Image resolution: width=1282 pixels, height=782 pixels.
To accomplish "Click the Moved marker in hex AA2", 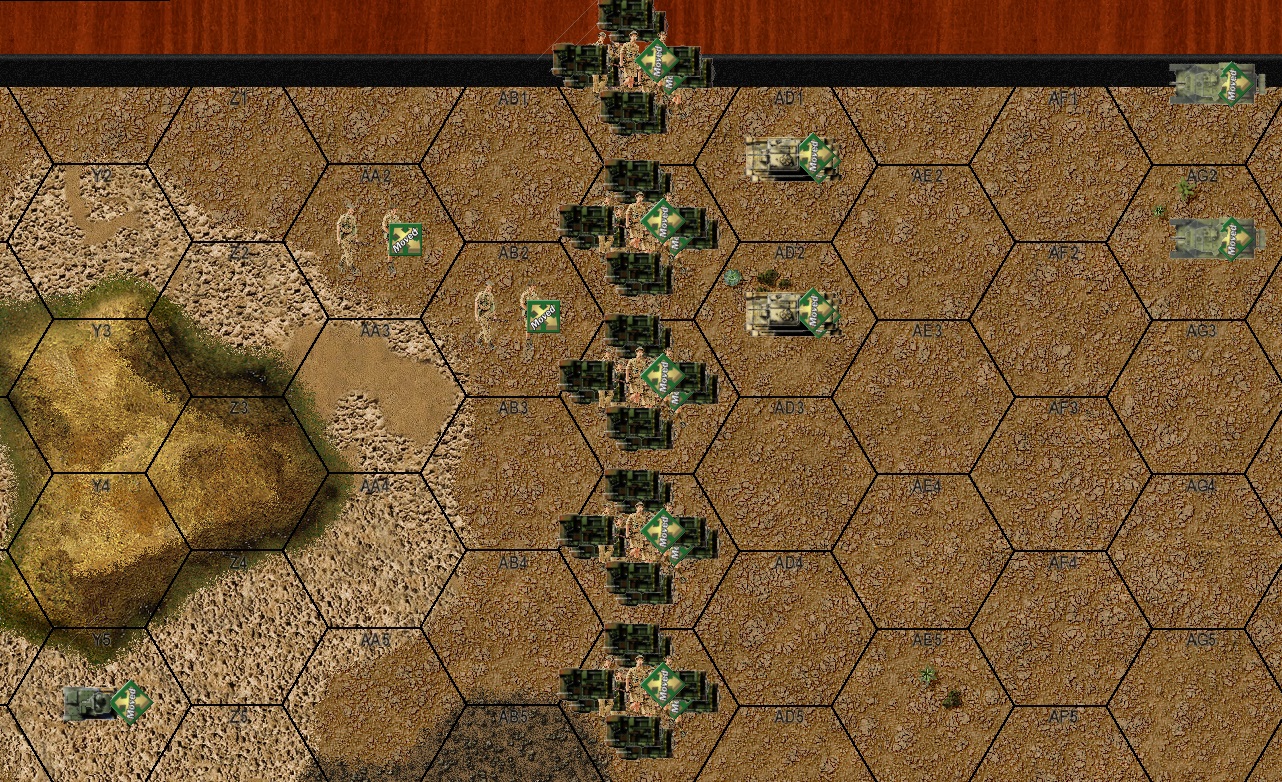I will pos(404,239).
